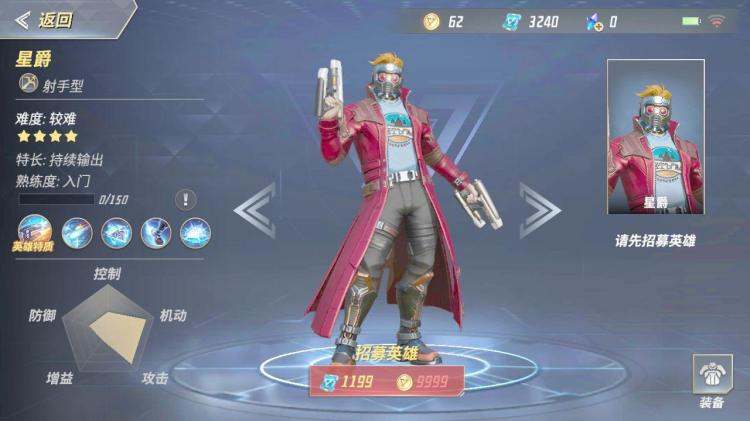Open the 装备 equipment menu
This screenshot has width=750, height=421.
712,381
